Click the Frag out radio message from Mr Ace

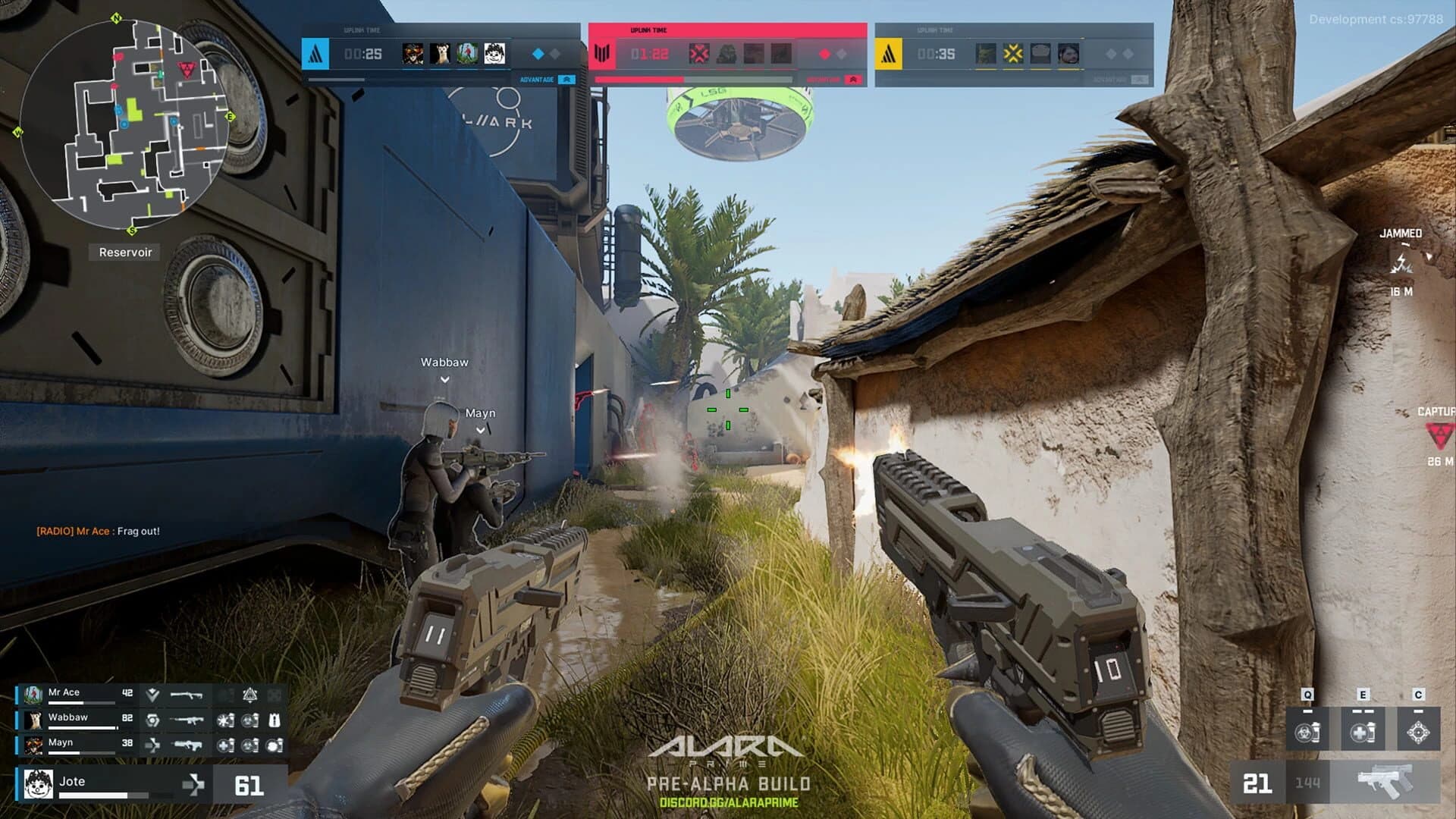coord(99,532)
